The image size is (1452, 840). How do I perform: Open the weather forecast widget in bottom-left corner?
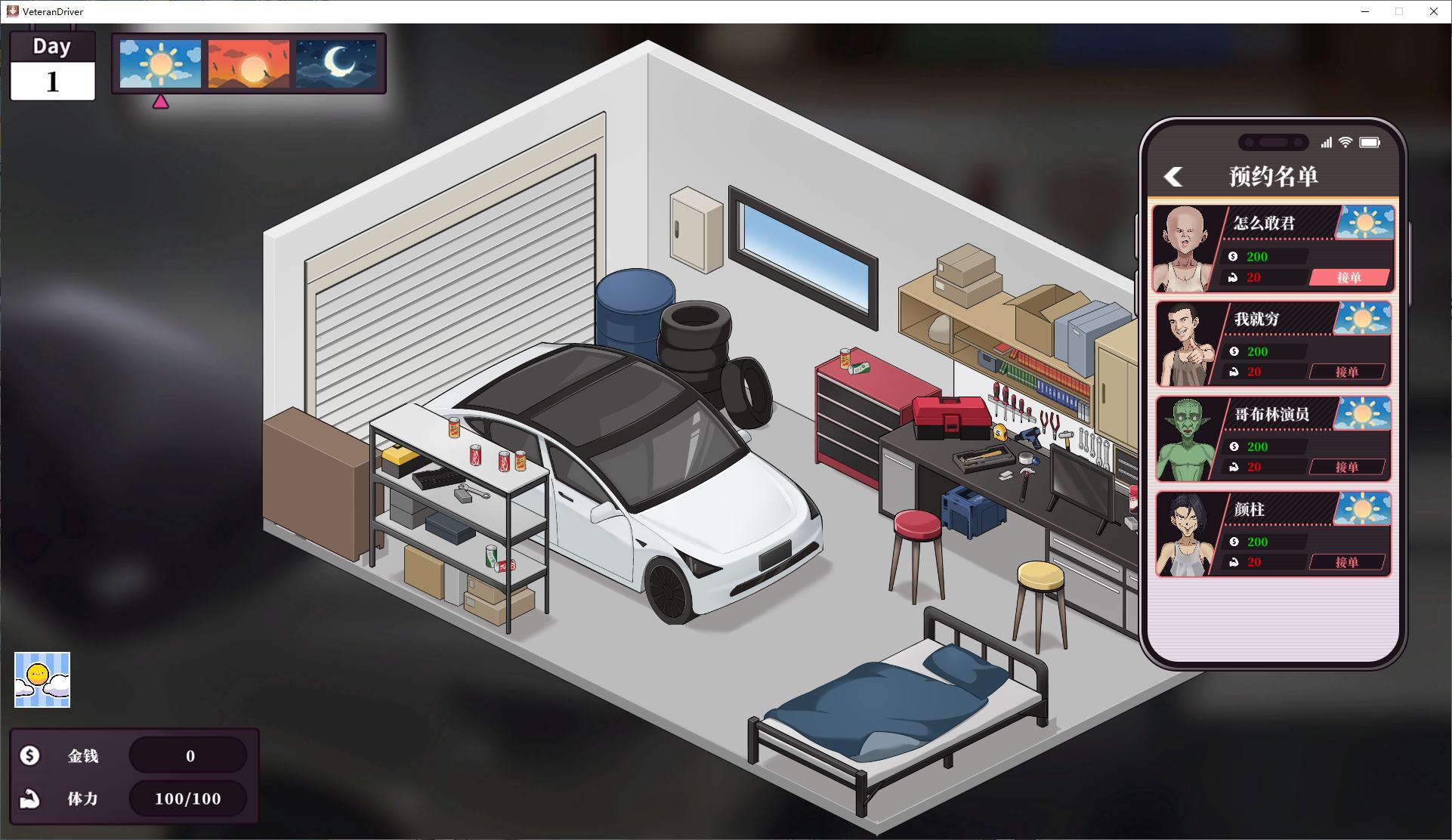40,680
